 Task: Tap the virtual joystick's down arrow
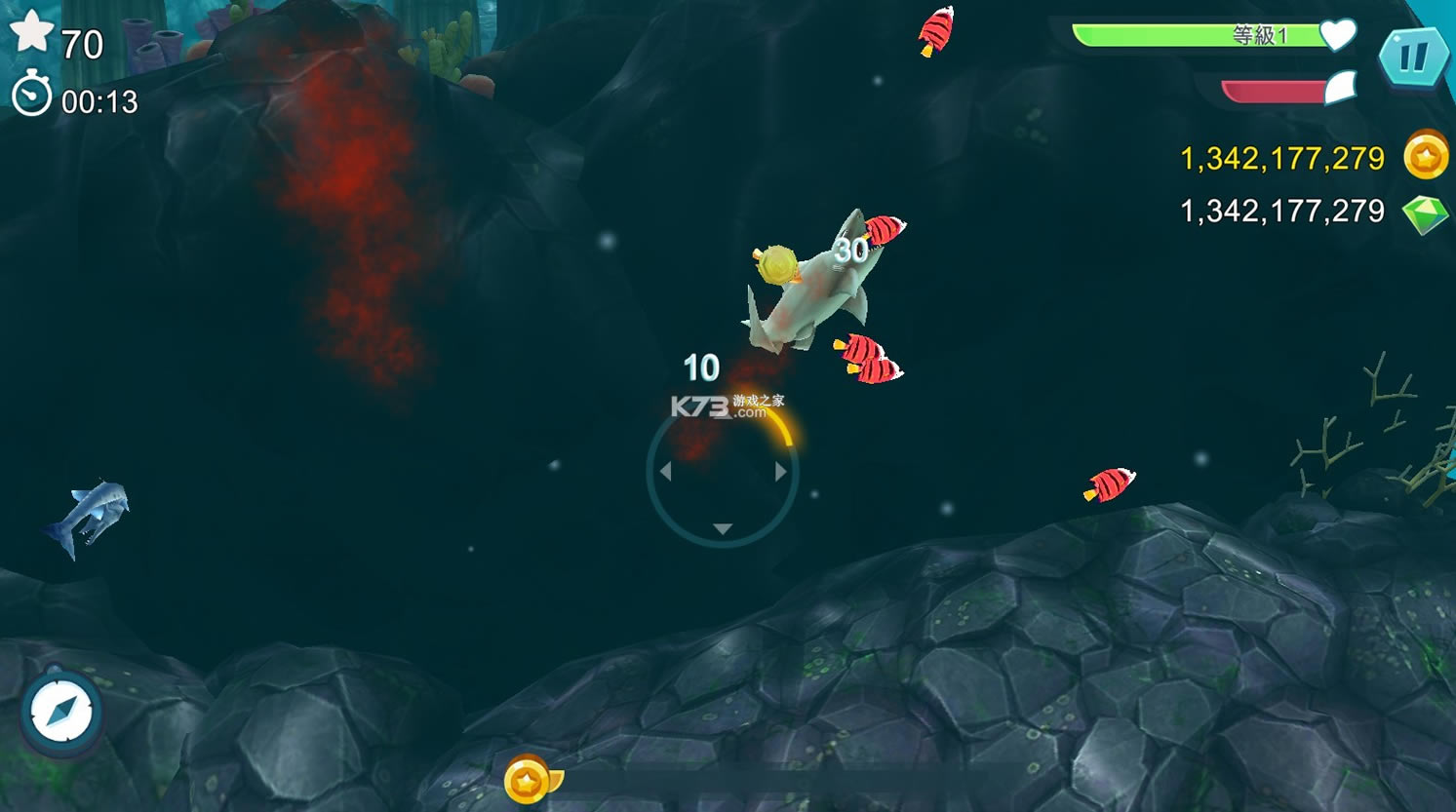point(722,528)
